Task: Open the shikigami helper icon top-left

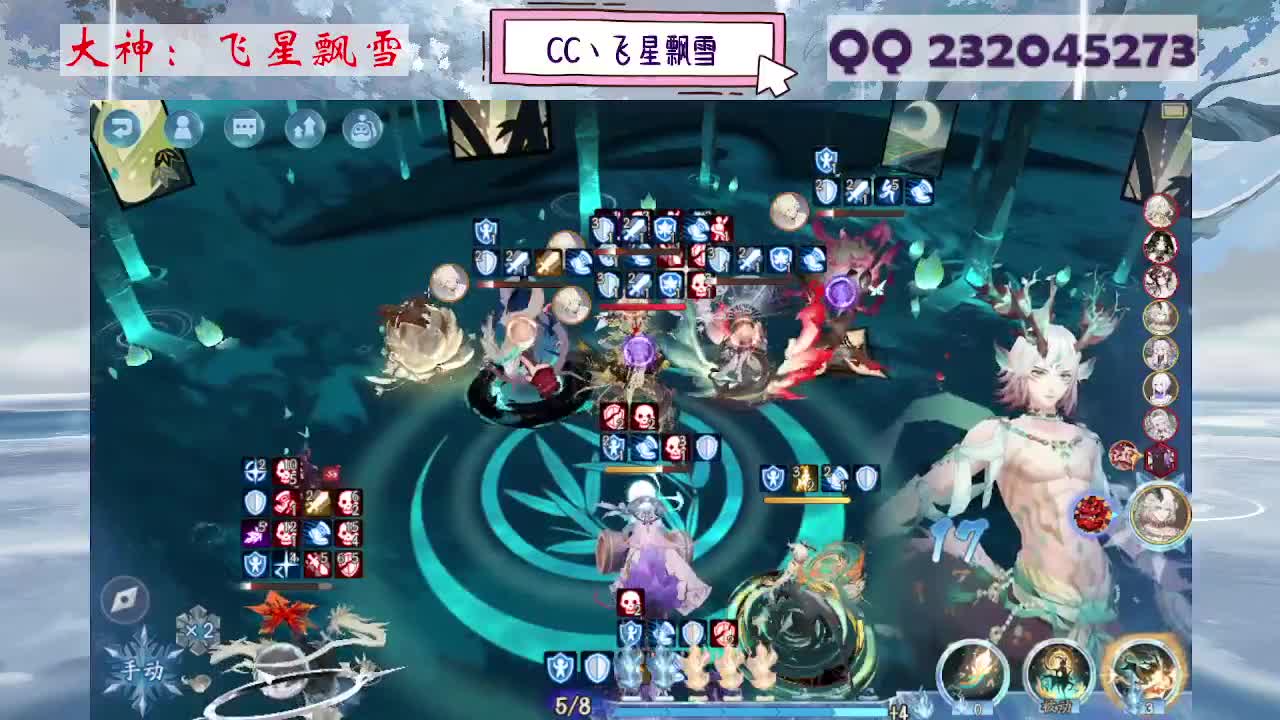Action: click(x=365, y=127)
